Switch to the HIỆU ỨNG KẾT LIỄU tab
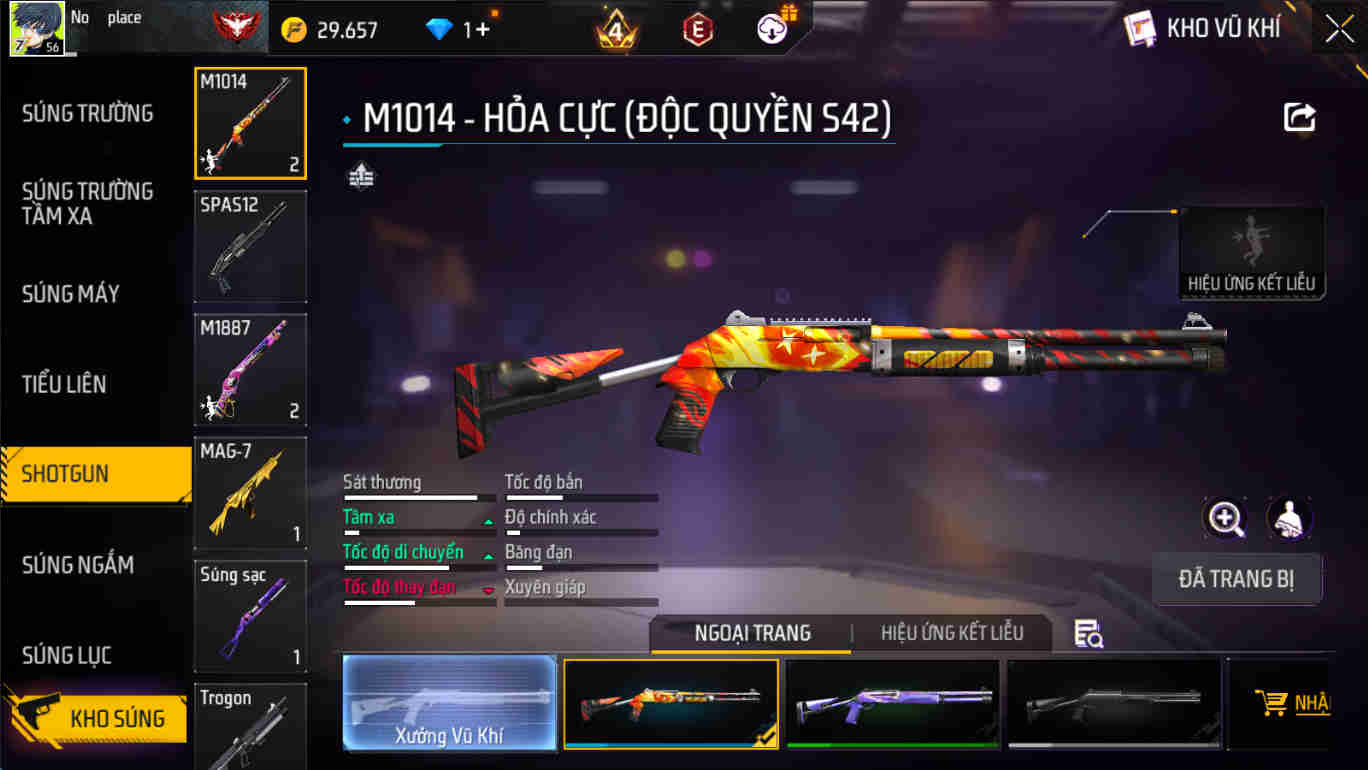The width and height of the screenshot is (1368, 770). pos(952,633)
